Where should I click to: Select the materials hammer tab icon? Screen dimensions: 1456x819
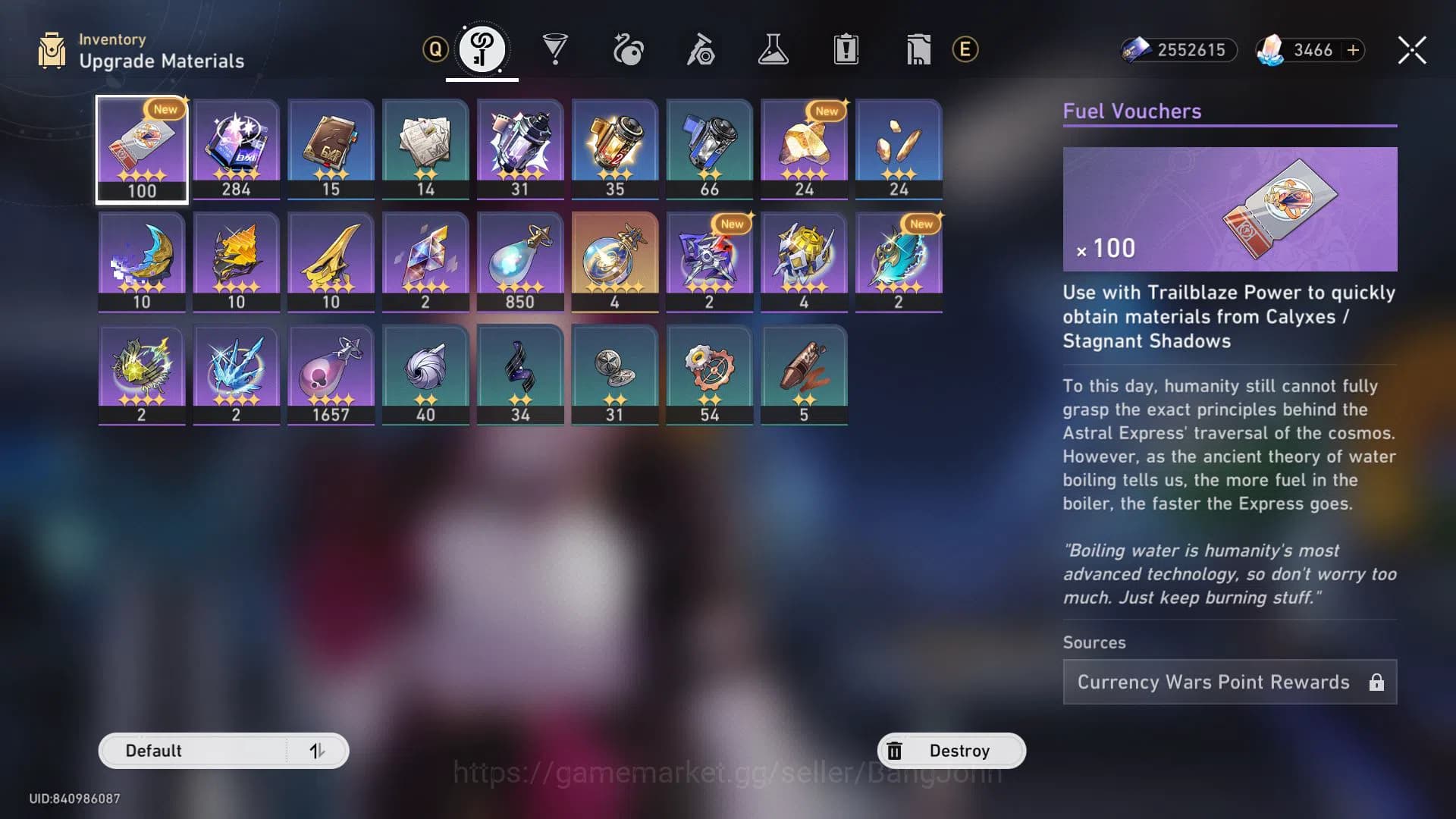(700, 49)
